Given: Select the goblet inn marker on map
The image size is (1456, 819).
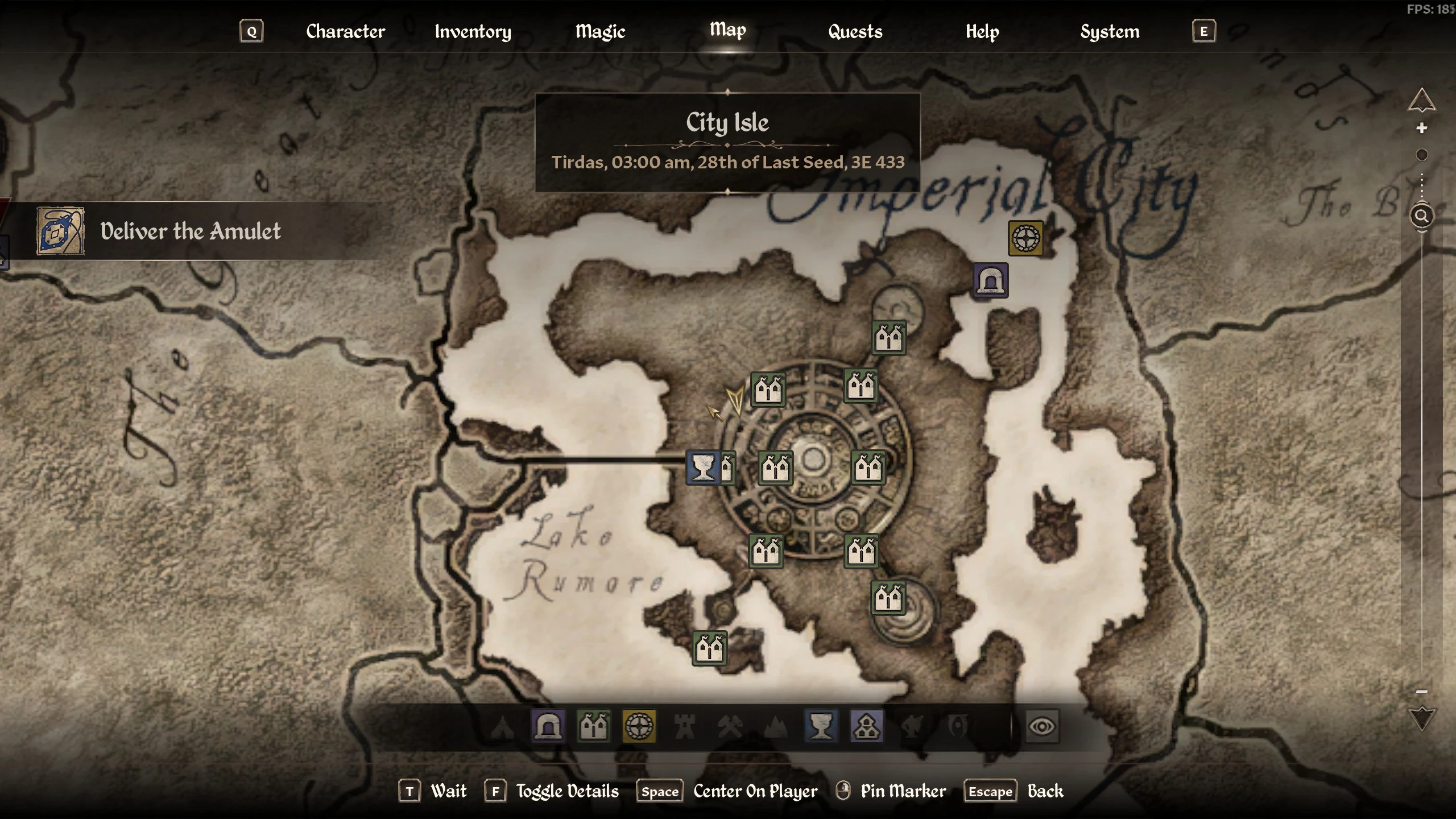Looking at the screenshot, I should click(703, 468).
